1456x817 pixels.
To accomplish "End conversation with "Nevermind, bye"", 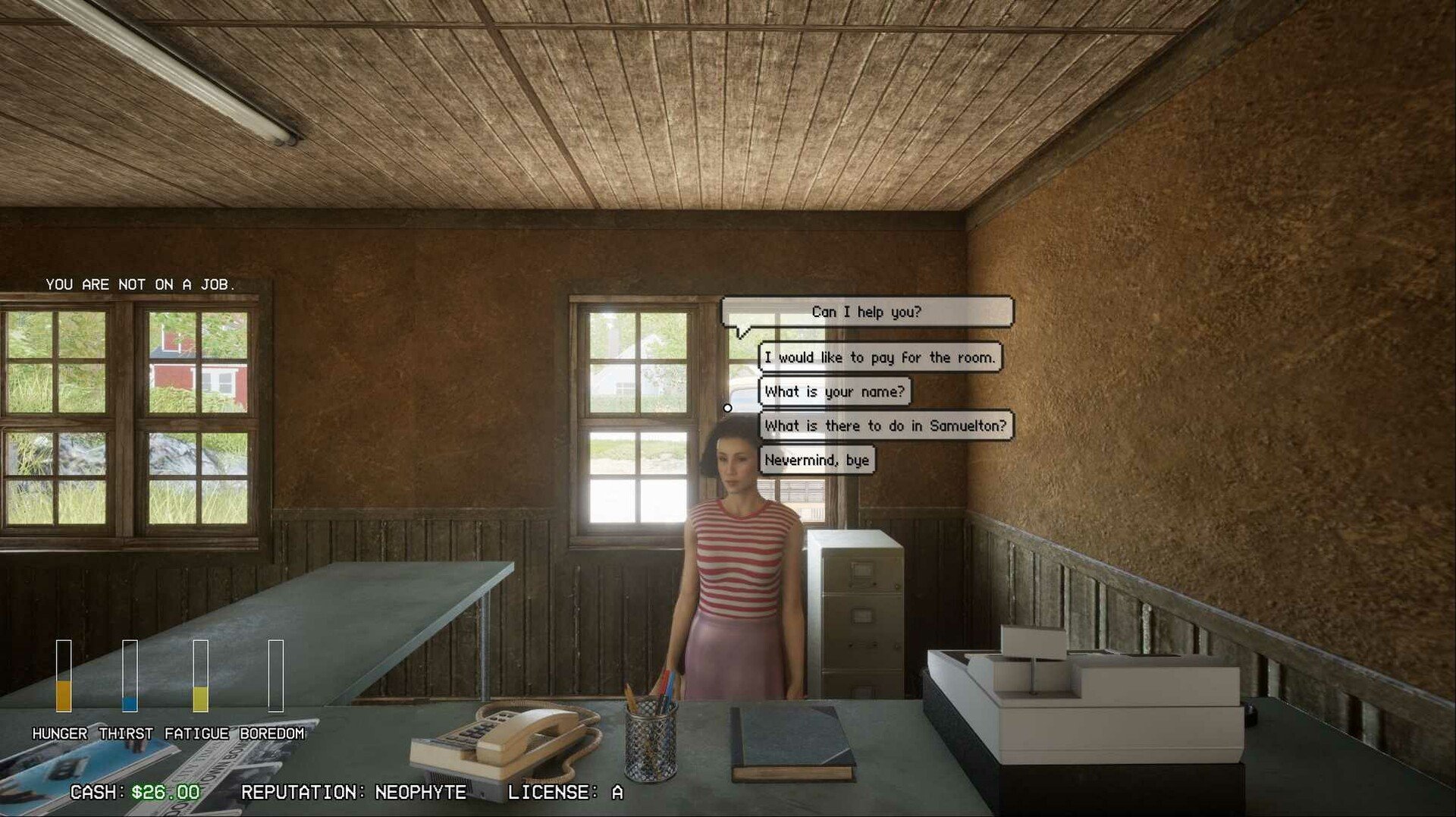I will (x=817, y=460).
